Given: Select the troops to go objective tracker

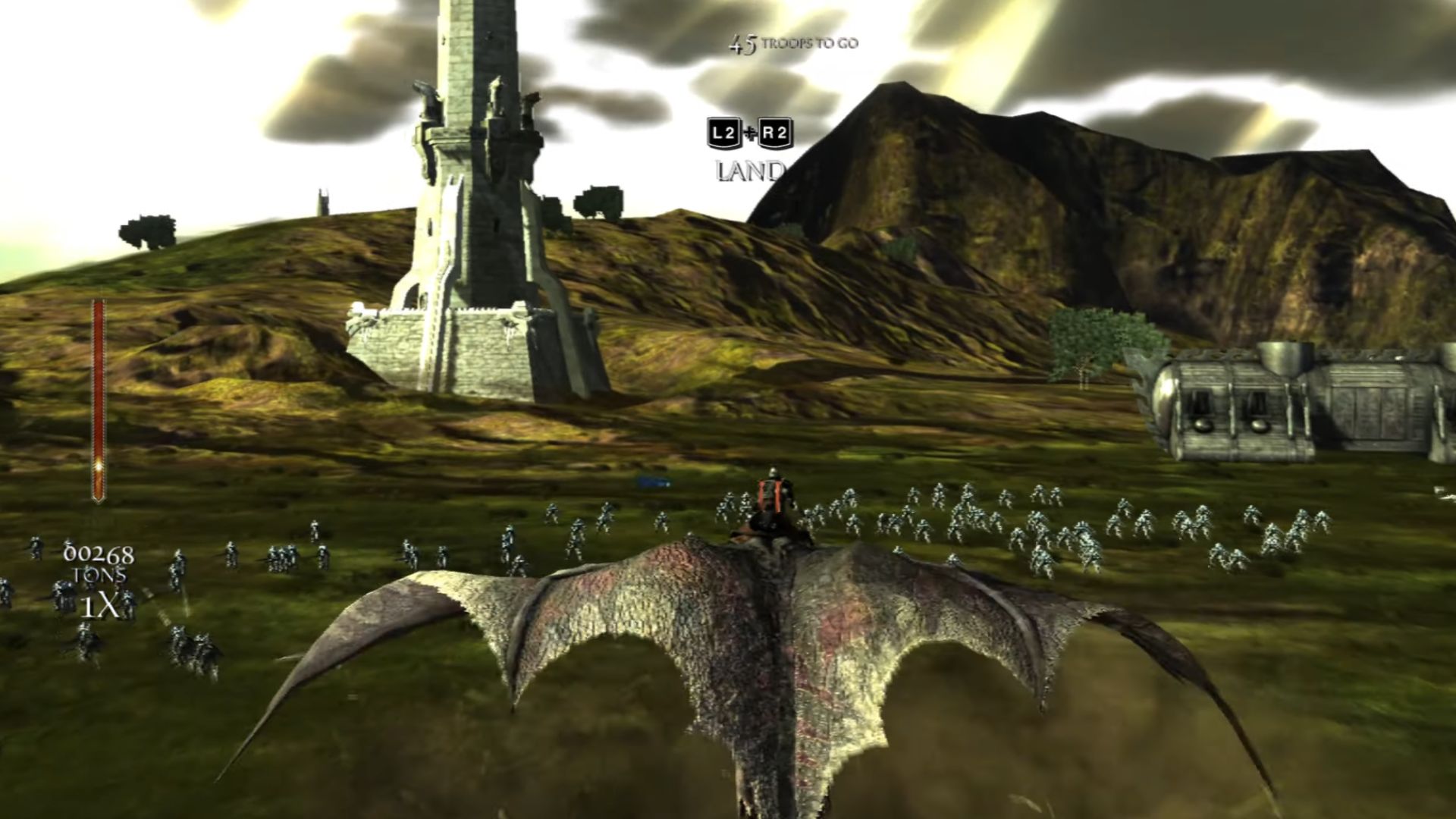Looking at the screenshot, I should (793, 44).
